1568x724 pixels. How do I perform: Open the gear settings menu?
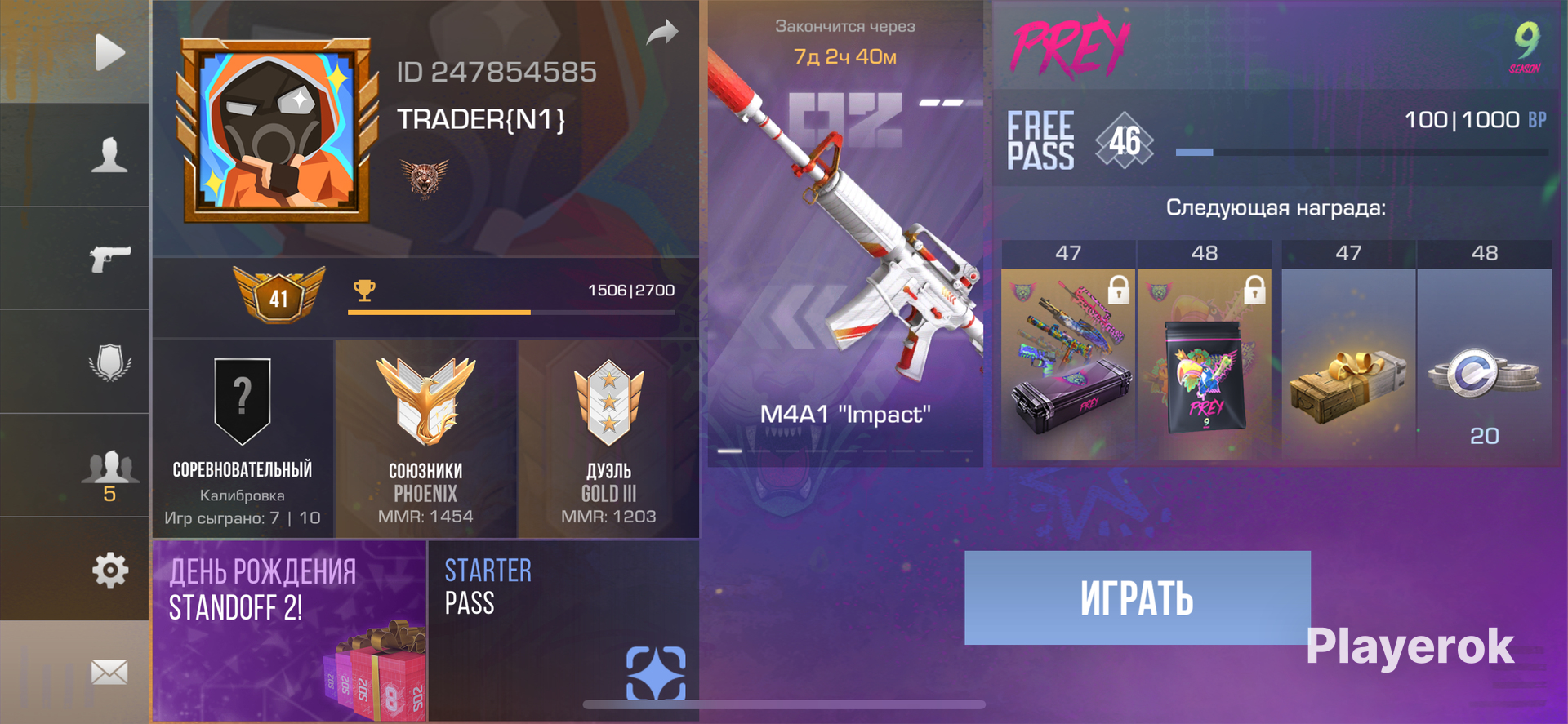(x=109, y=570)
